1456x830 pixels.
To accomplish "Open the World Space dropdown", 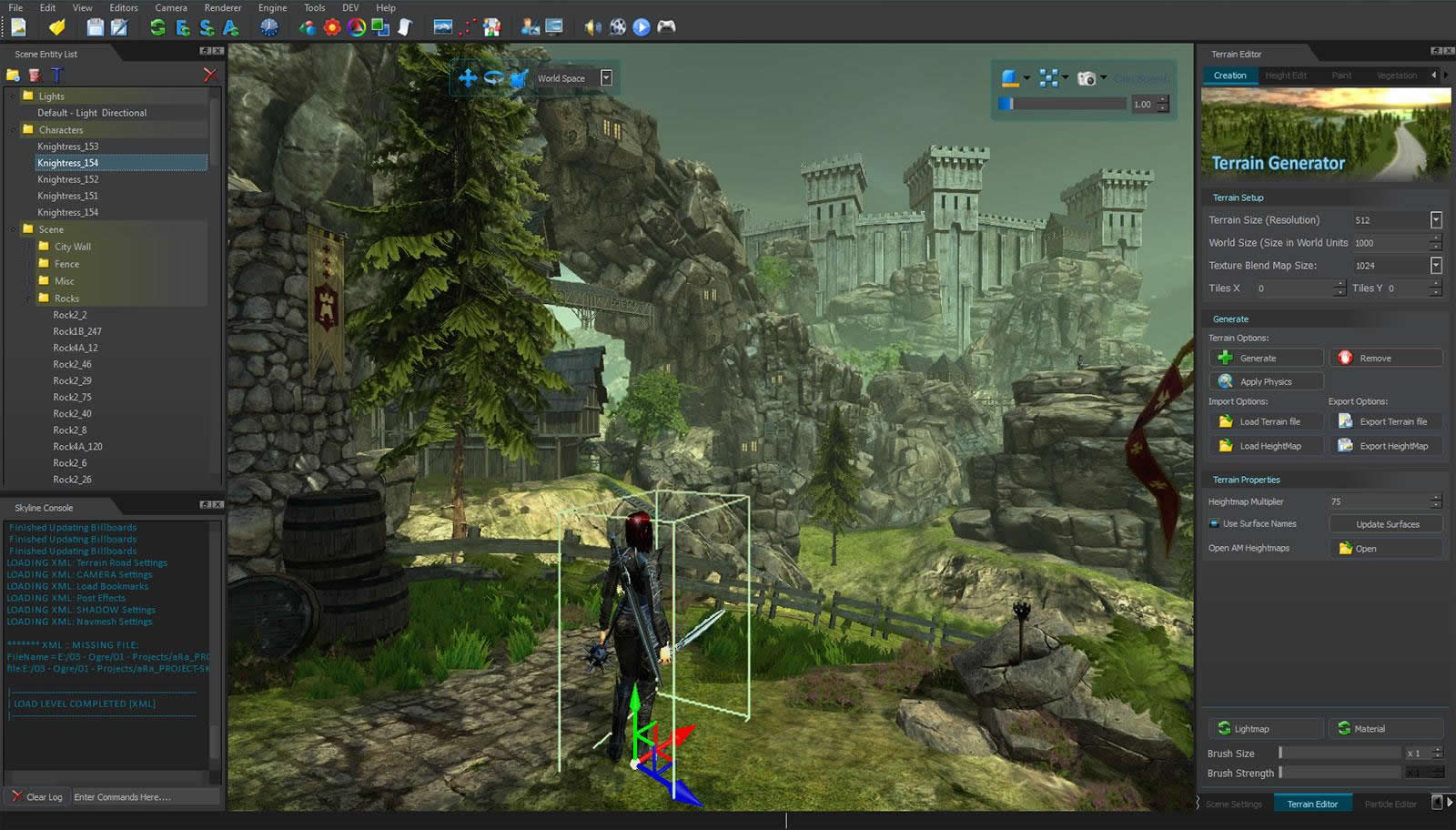I will 606,78.
